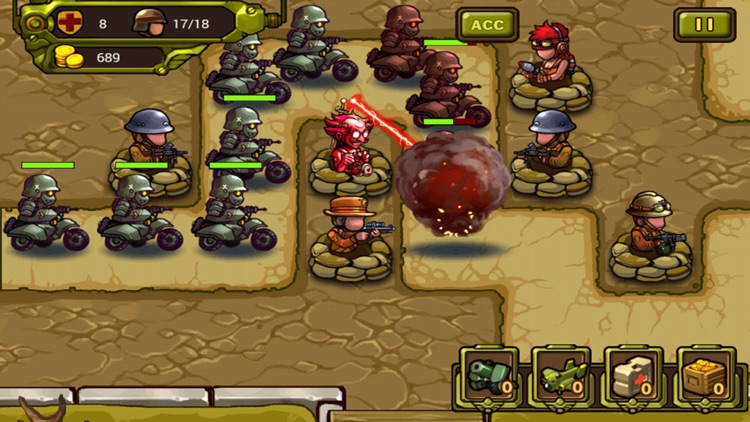This screenshot has width=750, height=422.
Task: Tap the ACC speed-up button
Action: point(487,25)
